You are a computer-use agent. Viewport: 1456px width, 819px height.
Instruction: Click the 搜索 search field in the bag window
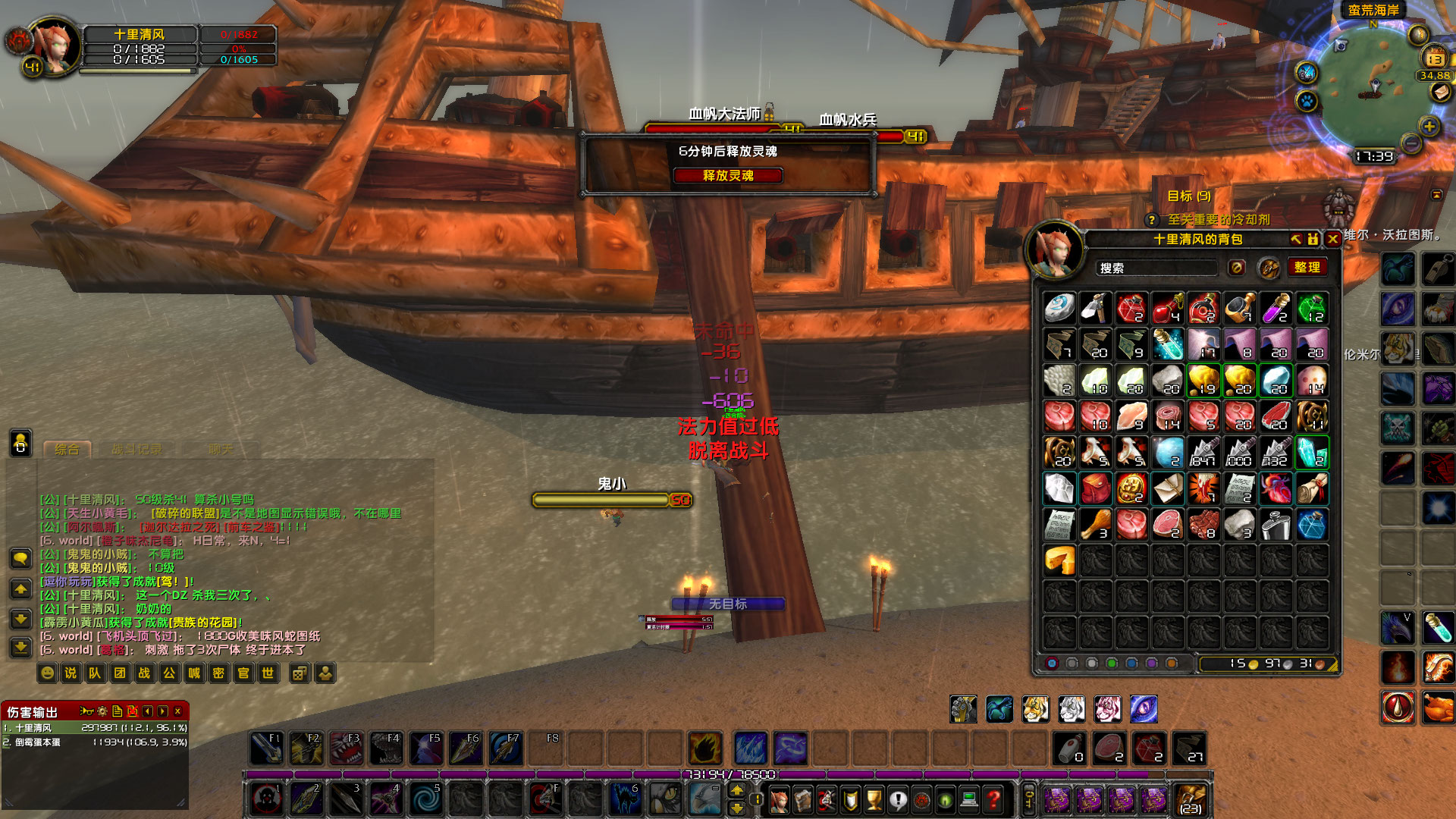(1156, 267)
